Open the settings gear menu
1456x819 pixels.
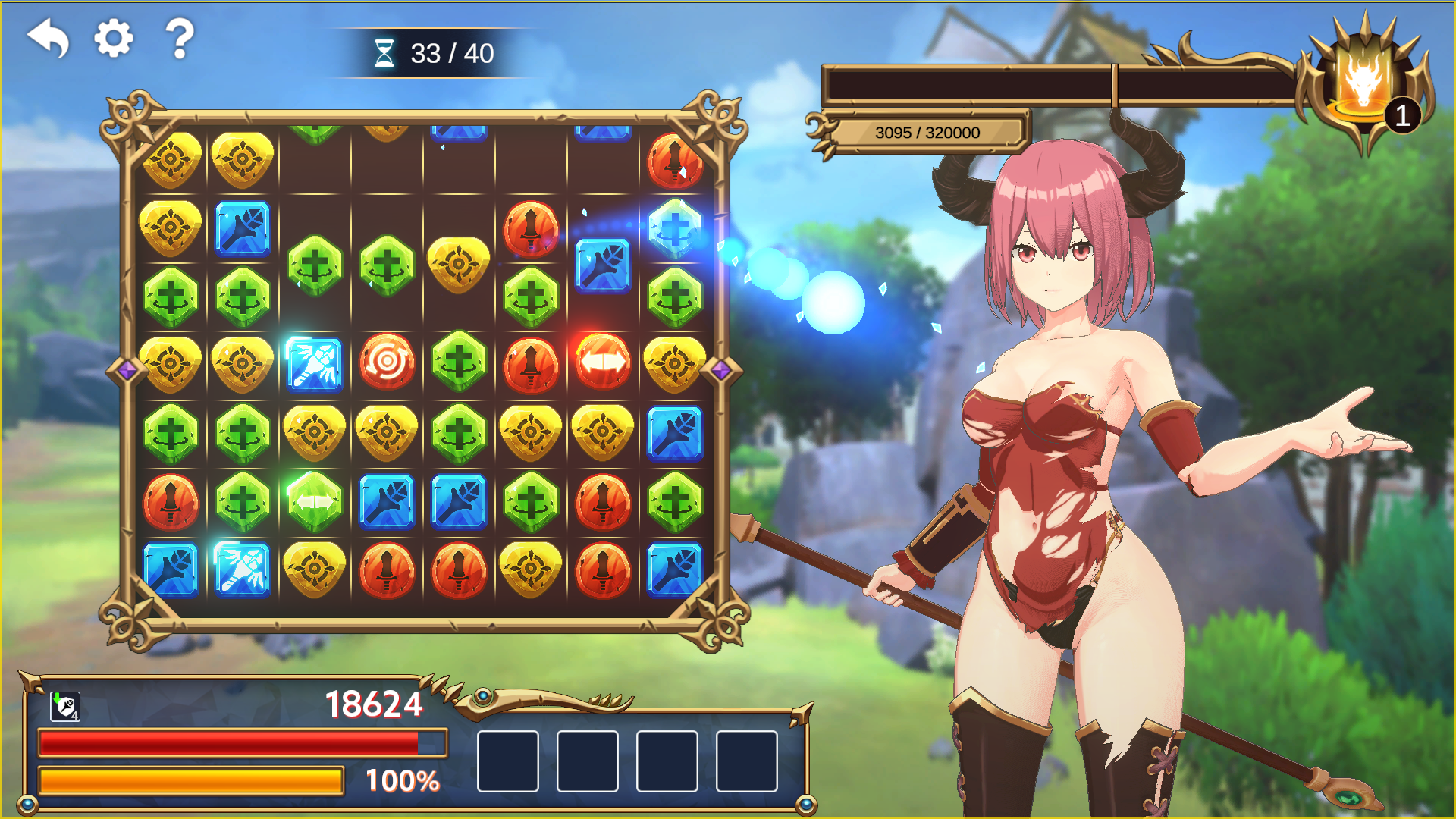tap(114, 38)
